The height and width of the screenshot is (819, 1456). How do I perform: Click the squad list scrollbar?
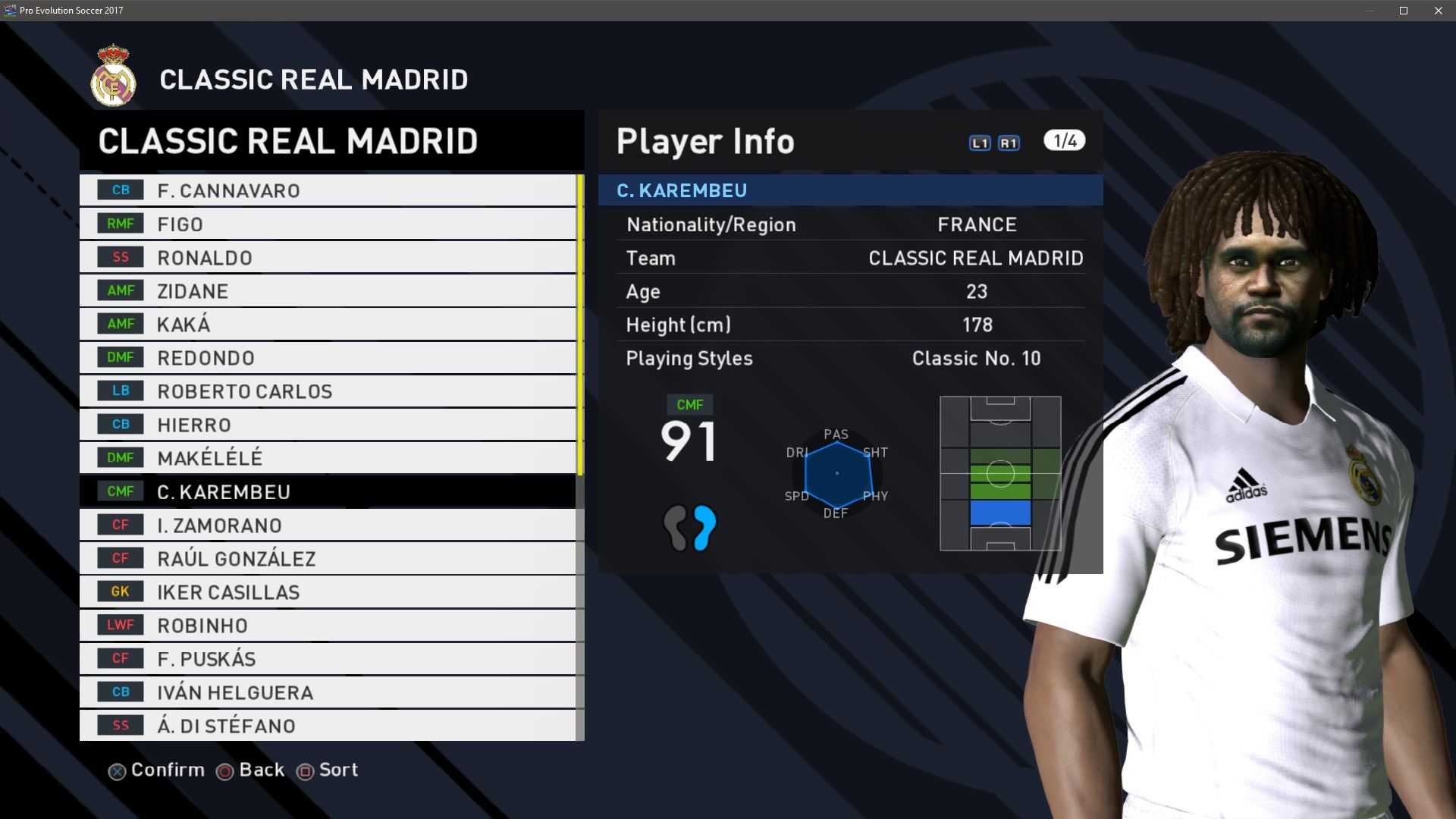point(580,325)
